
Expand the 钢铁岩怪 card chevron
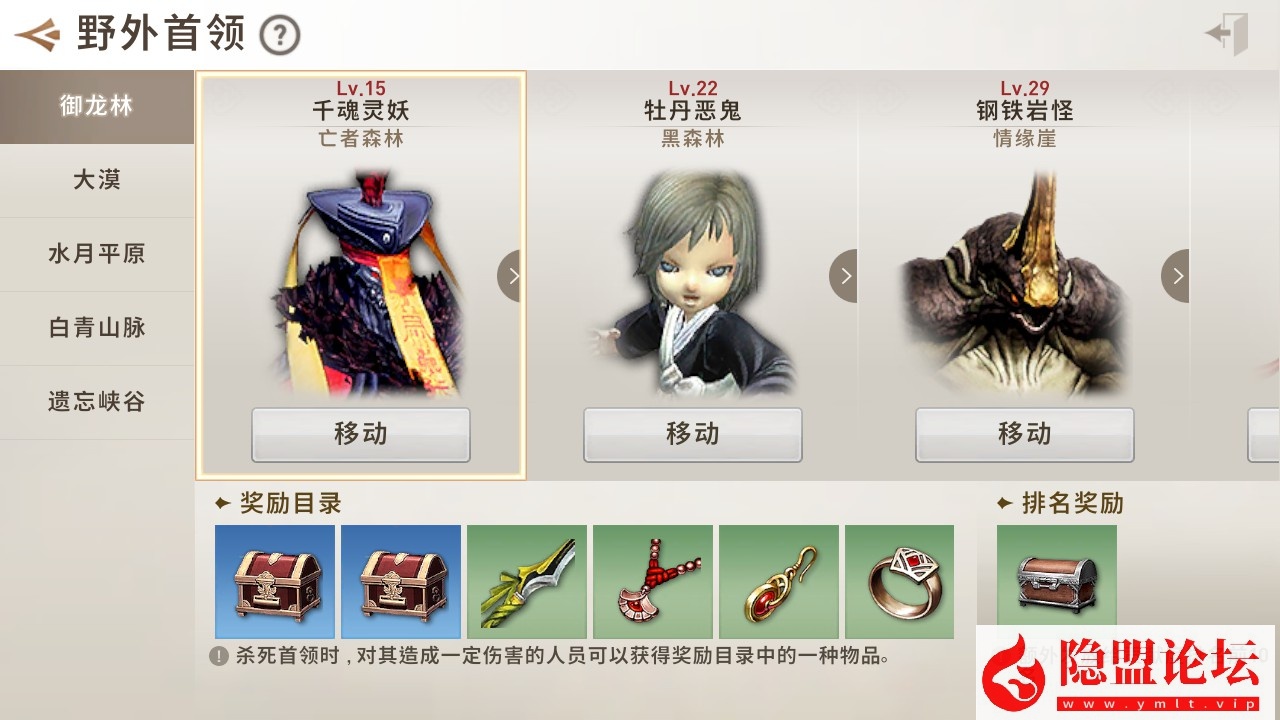click(x=1175, y=275)
